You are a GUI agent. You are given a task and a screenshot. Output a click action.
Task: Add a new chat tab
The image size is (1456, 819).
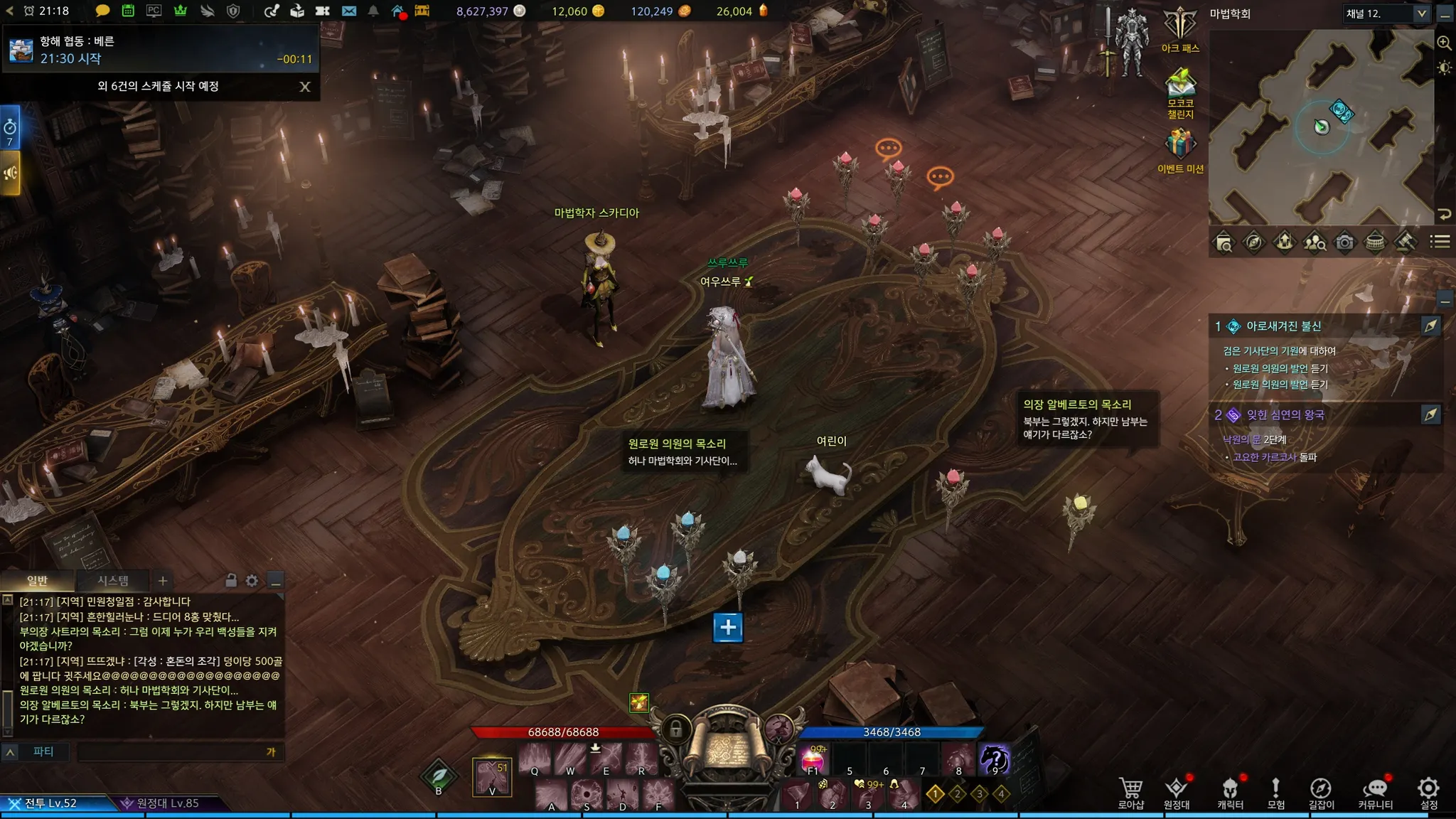click(163, 581)
